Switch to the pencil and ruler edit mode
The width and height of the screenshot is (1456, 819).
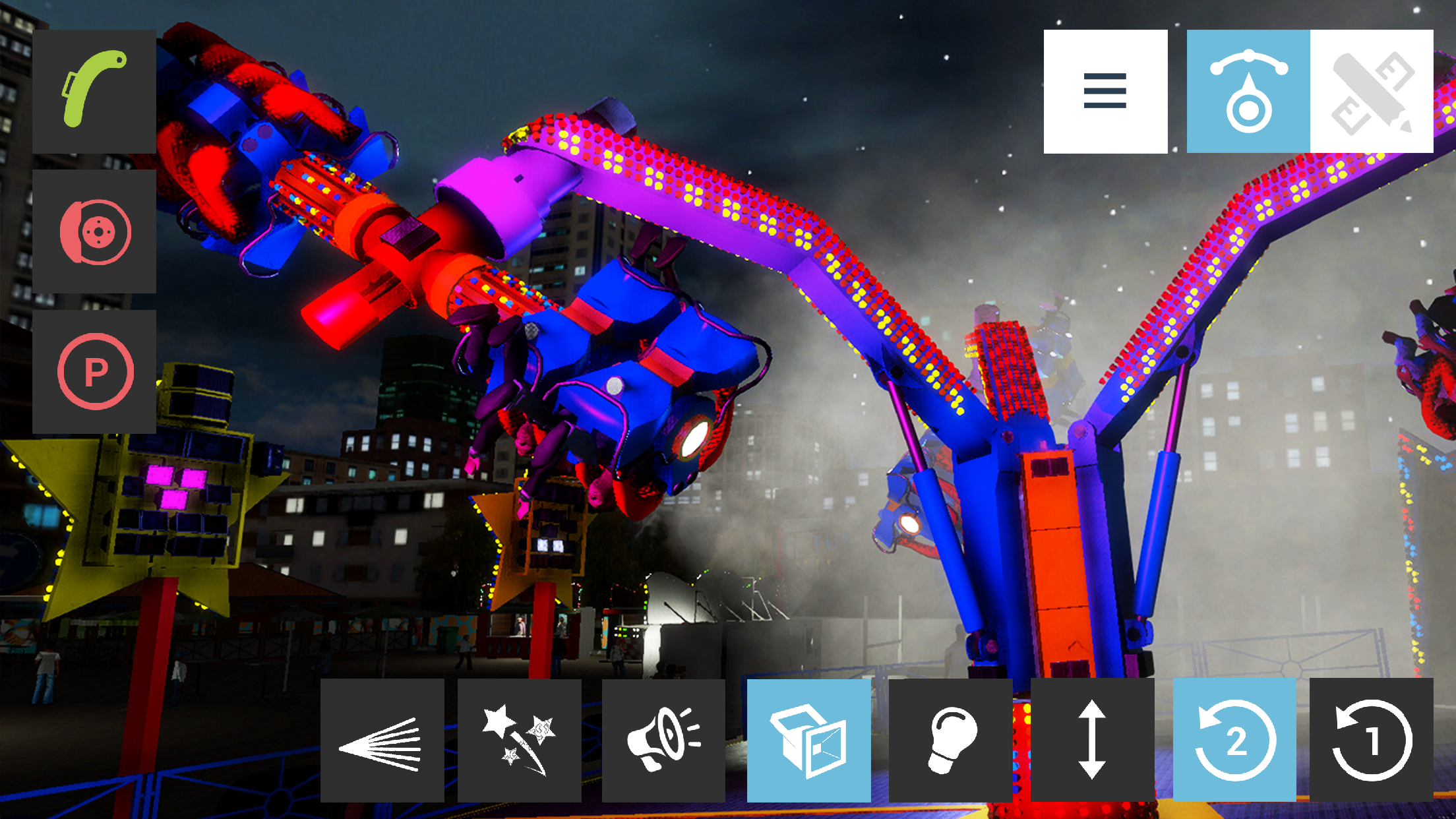(1372, 91)
